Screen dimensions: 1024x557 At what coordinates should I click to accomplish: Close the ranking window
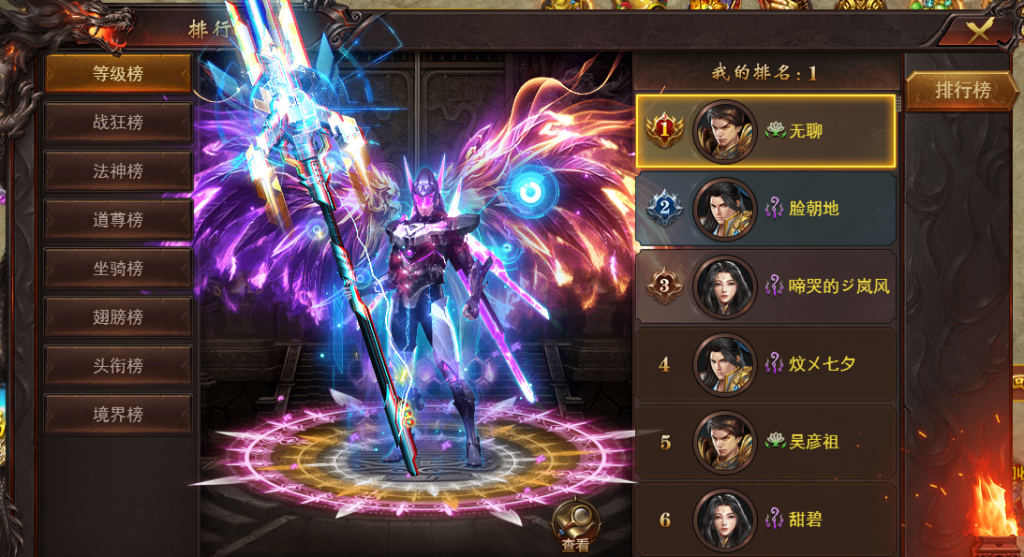point(979,30)
